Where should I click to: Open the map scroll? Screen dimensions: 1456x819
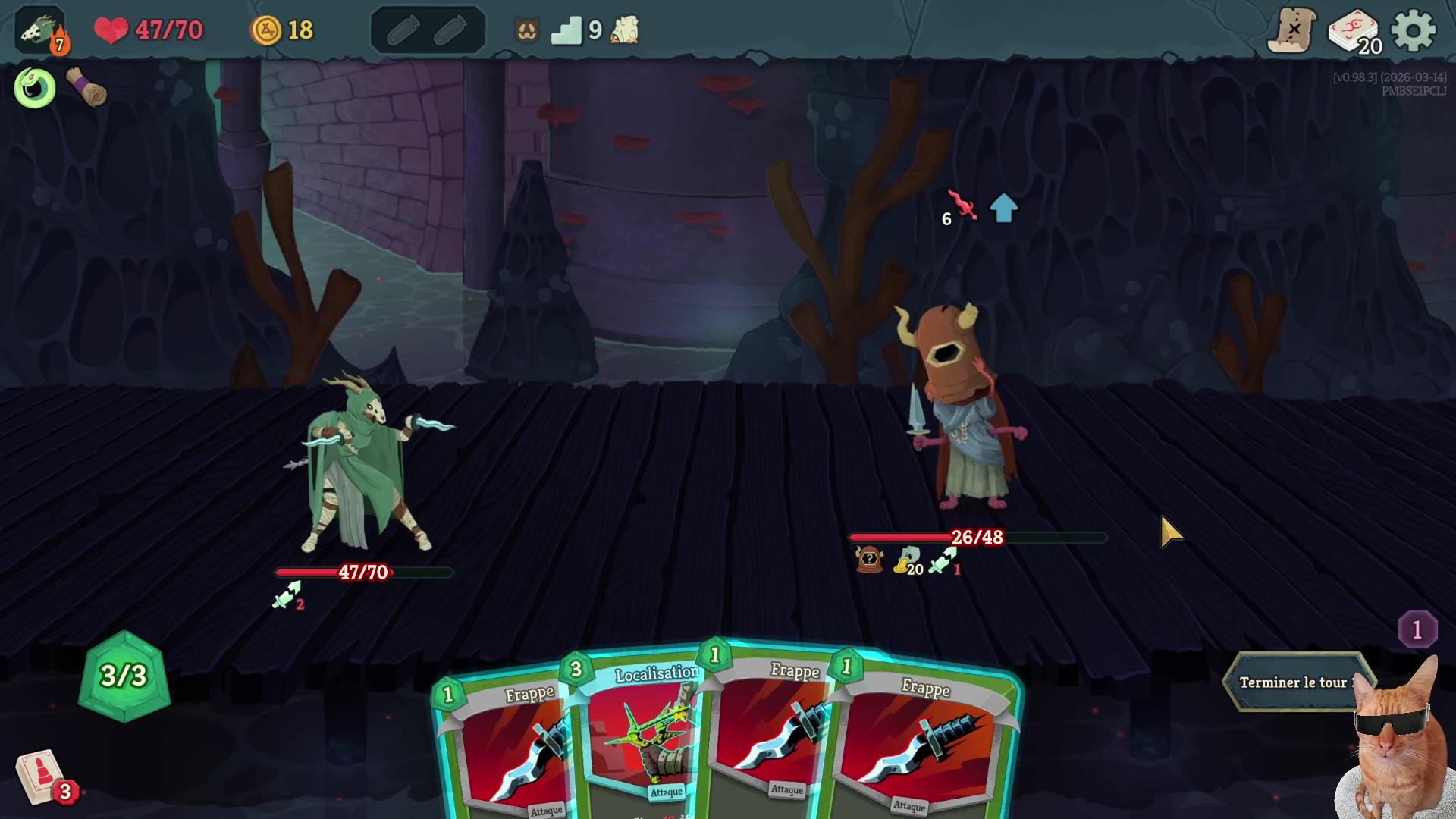point(1291,31)
